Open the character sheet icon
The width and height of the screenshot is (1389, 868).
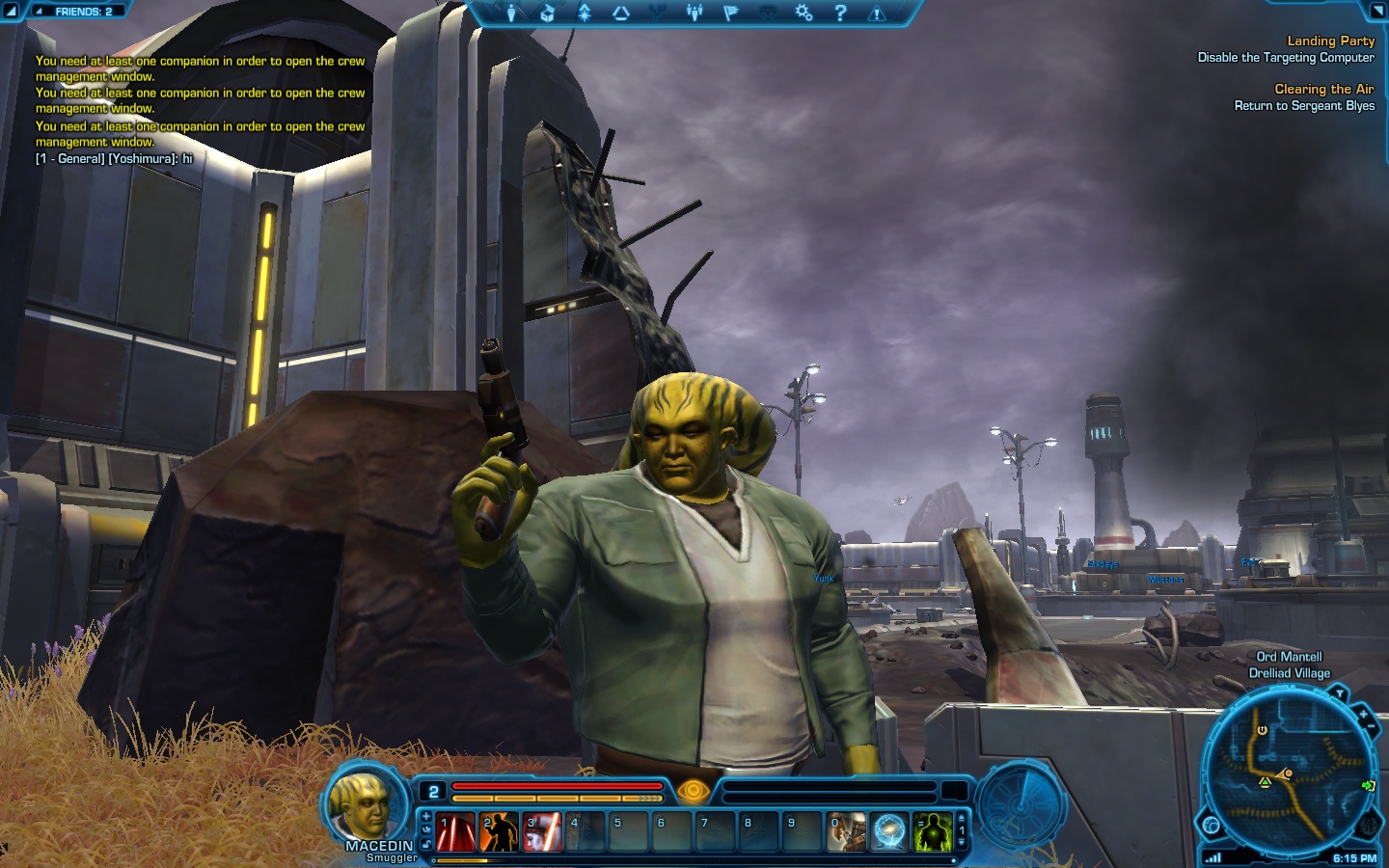pos(511,13)
